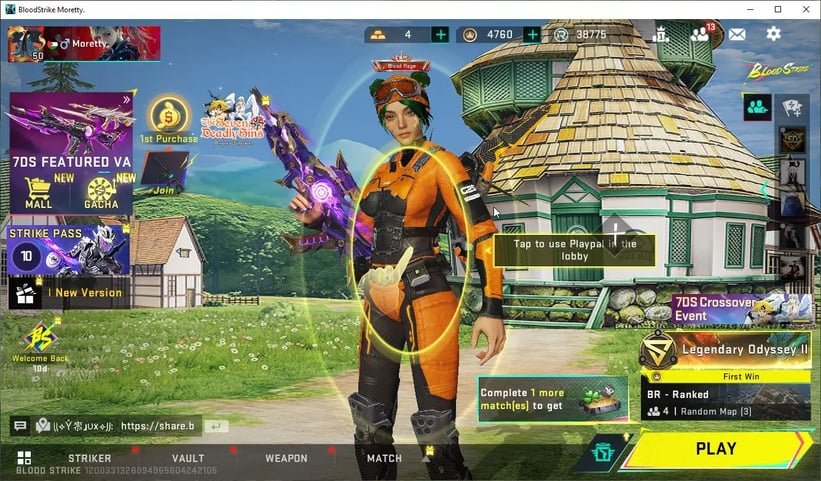This screenshot has height=481, width=821.
Task: View the 1 New Version notice
Action: [x=69, y=293]
